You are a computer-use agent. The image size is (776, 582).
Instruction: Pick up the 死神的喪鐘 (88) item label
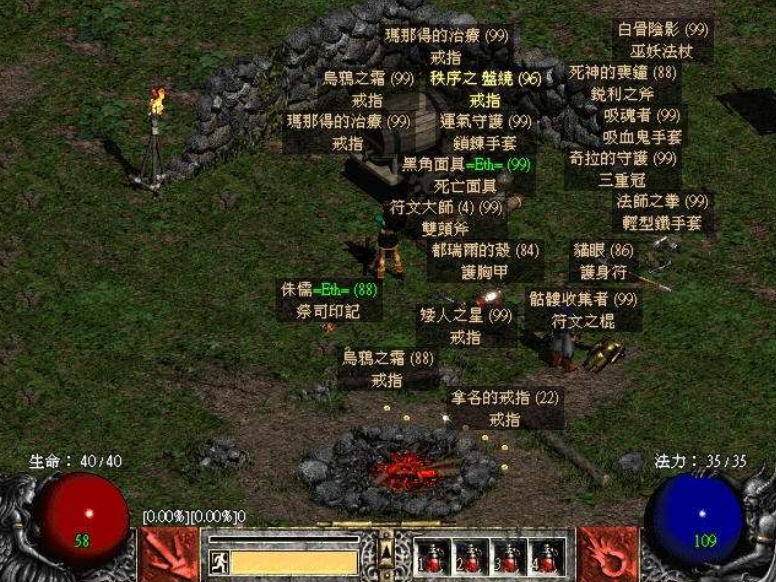pos(622,73)
